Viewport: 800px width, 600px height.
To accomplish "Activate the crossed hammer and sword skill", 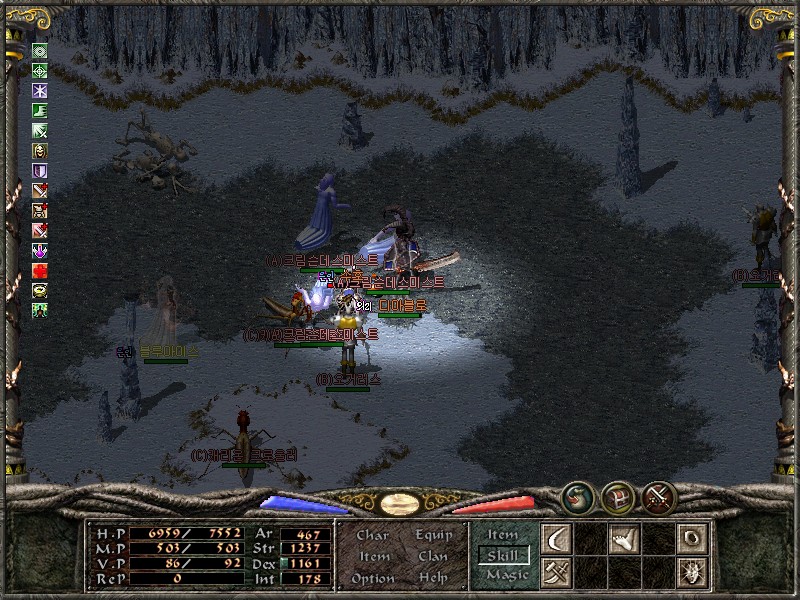I will (556, 572).
